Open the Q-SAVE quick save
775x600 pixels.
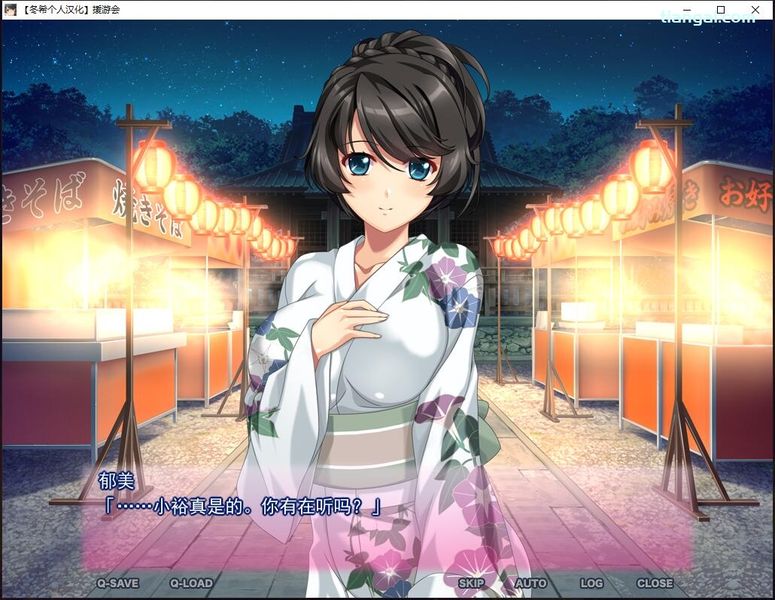click(117, 583)
